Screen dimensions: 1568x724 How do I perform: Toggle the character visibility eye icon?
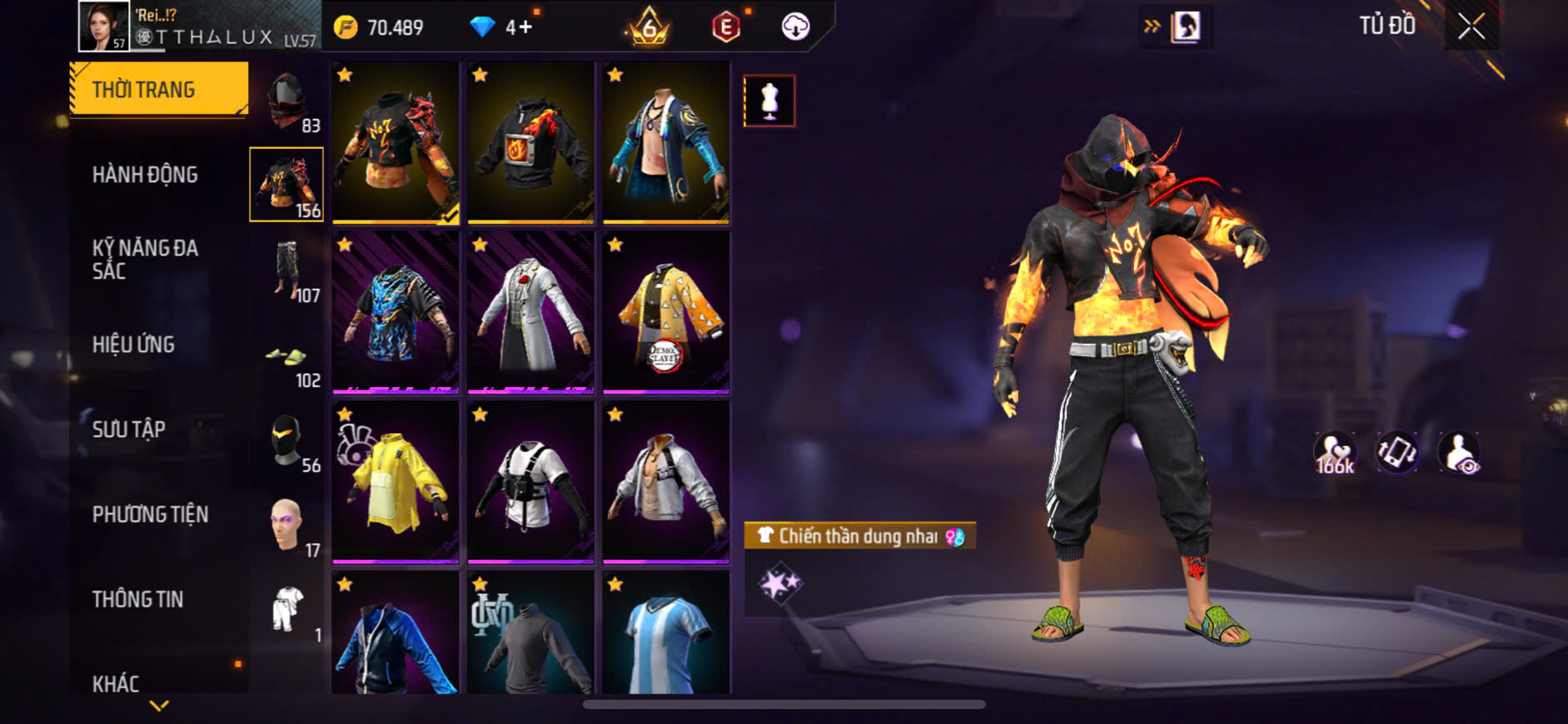pos(1459,453)
